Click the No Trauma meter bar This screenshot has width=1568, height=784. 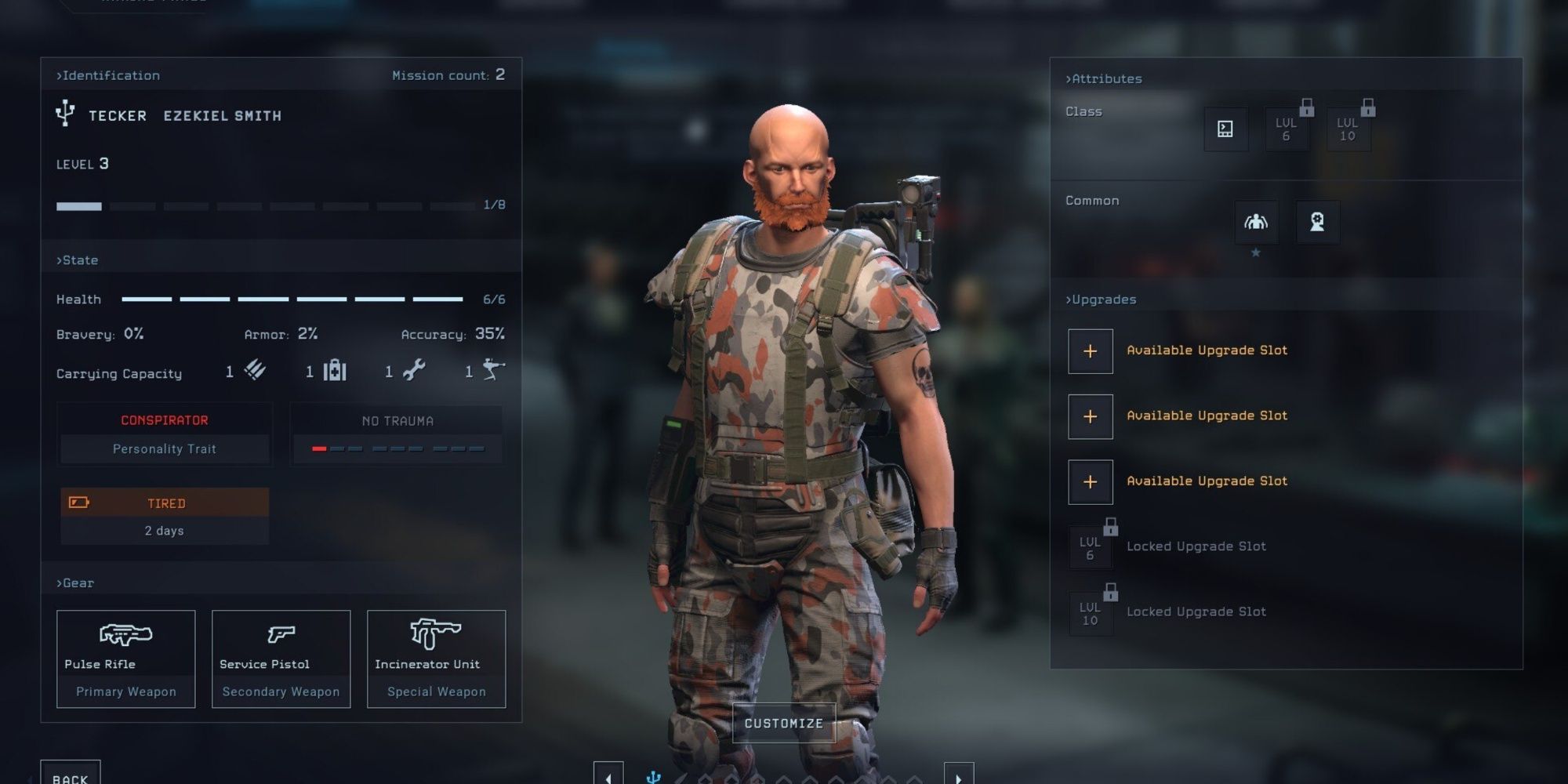(x=396, y=448)
